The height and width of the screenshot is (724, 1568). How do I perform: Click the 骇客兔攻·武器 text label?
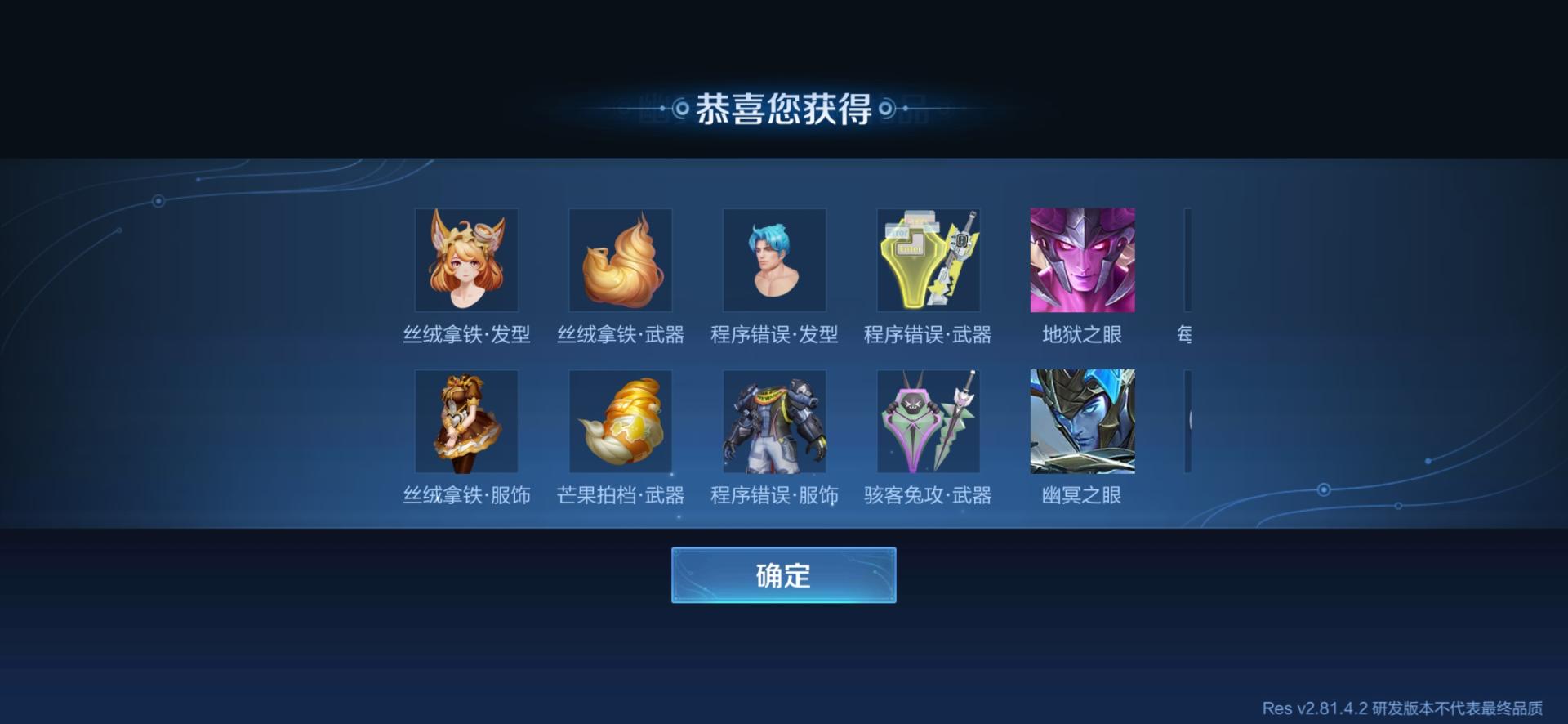[928, 495]
